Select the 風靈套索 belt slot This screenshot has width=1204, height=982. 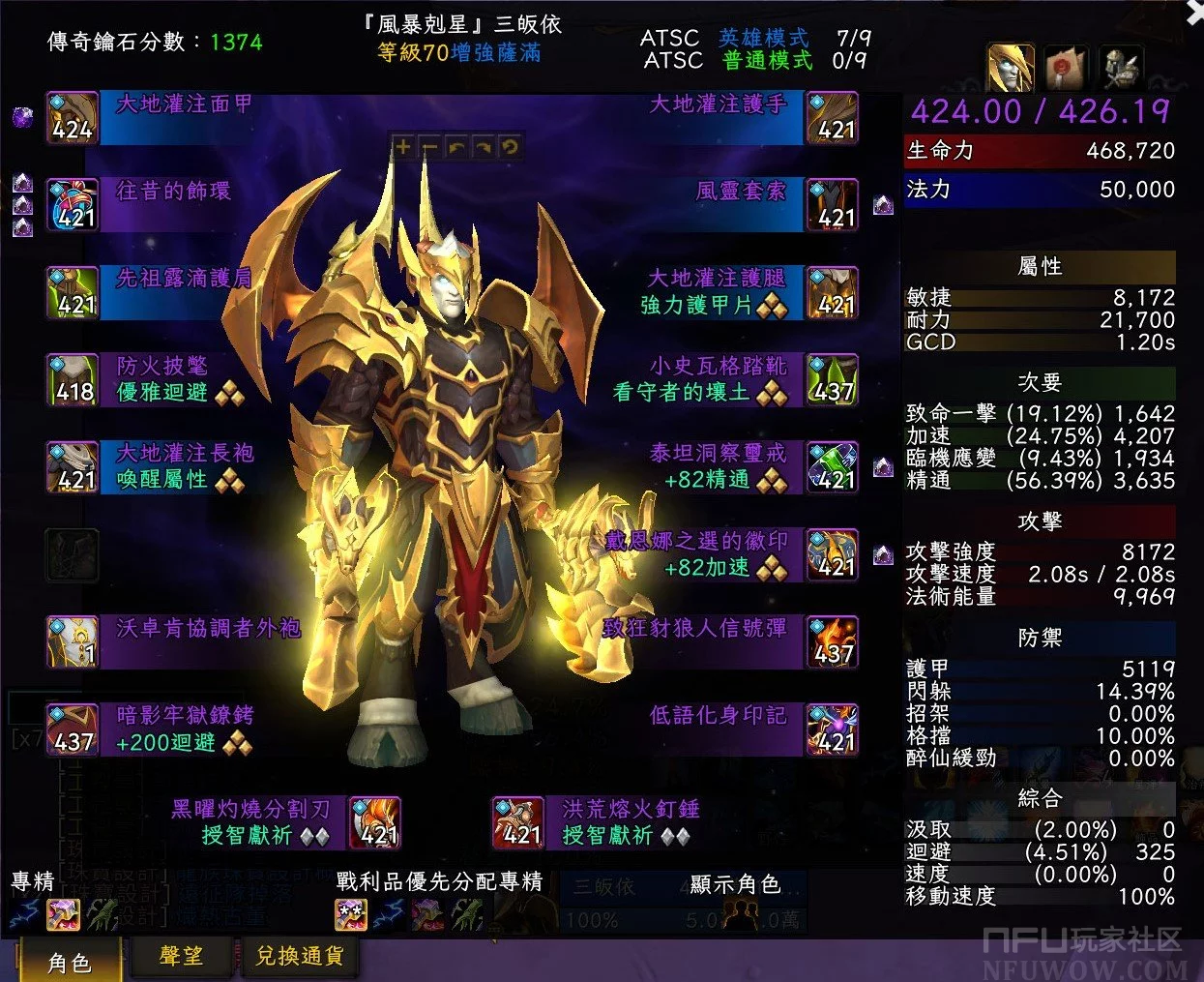[833, 206]
